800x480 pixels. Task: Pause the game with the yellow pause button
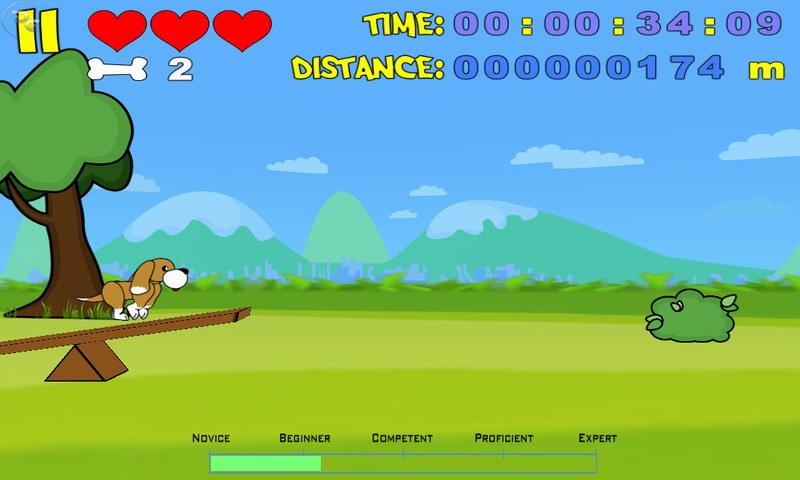pos(38,31)
